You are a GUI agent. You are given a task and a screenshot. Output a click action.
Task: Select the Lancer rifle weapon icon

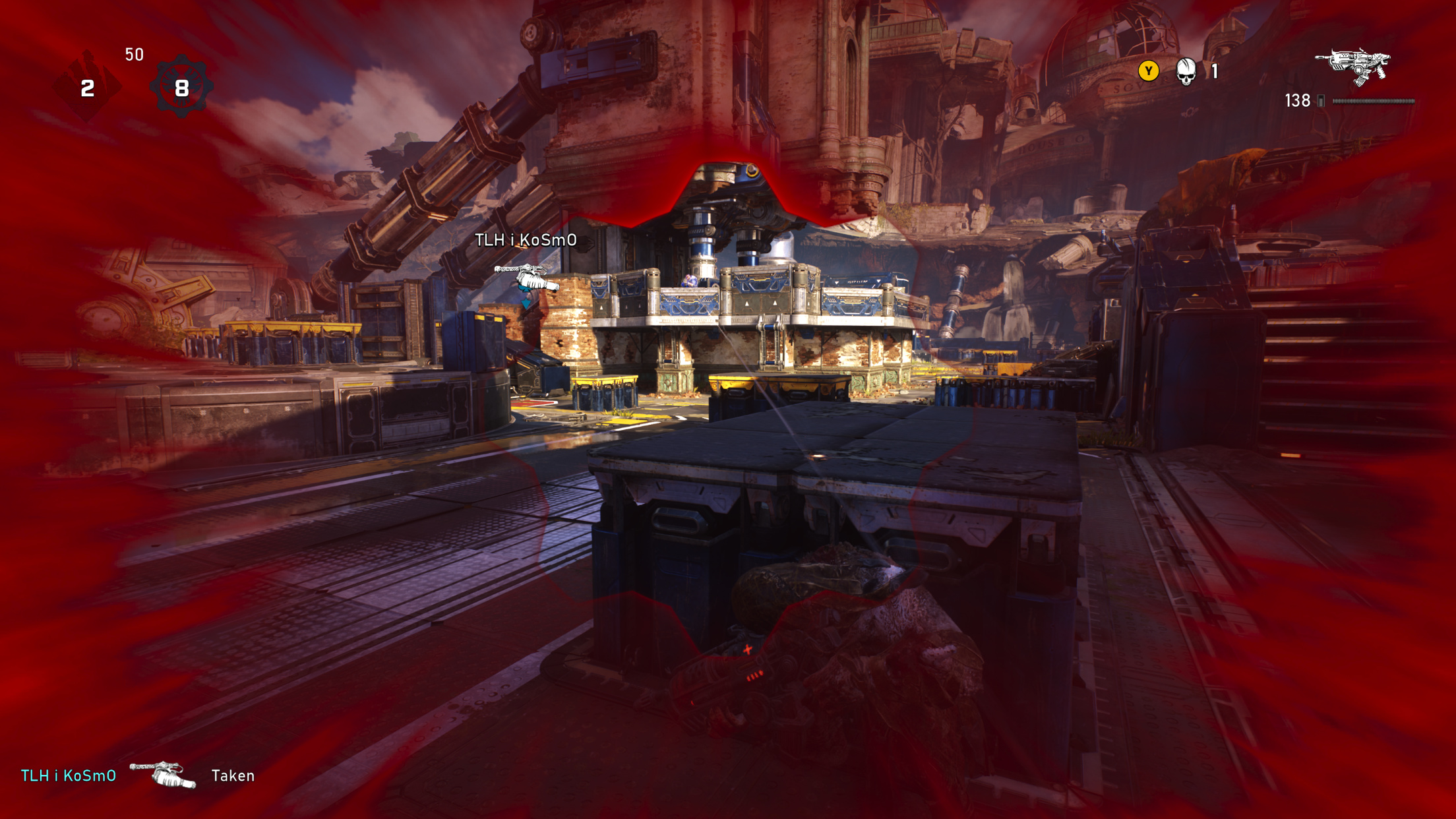[x=1353, y=66]
